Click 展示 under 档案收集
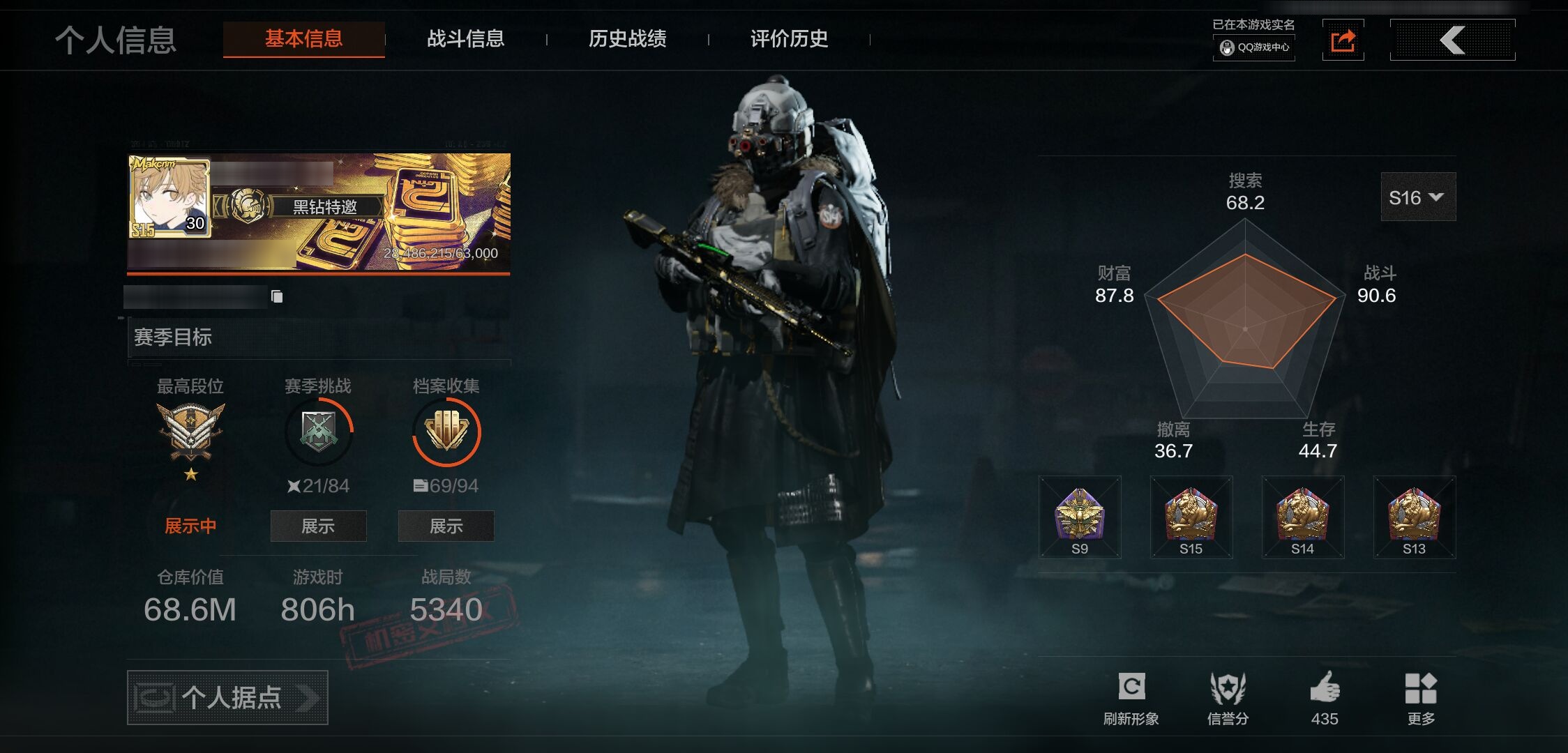1568x753 pixels. (x=446, y=526)
